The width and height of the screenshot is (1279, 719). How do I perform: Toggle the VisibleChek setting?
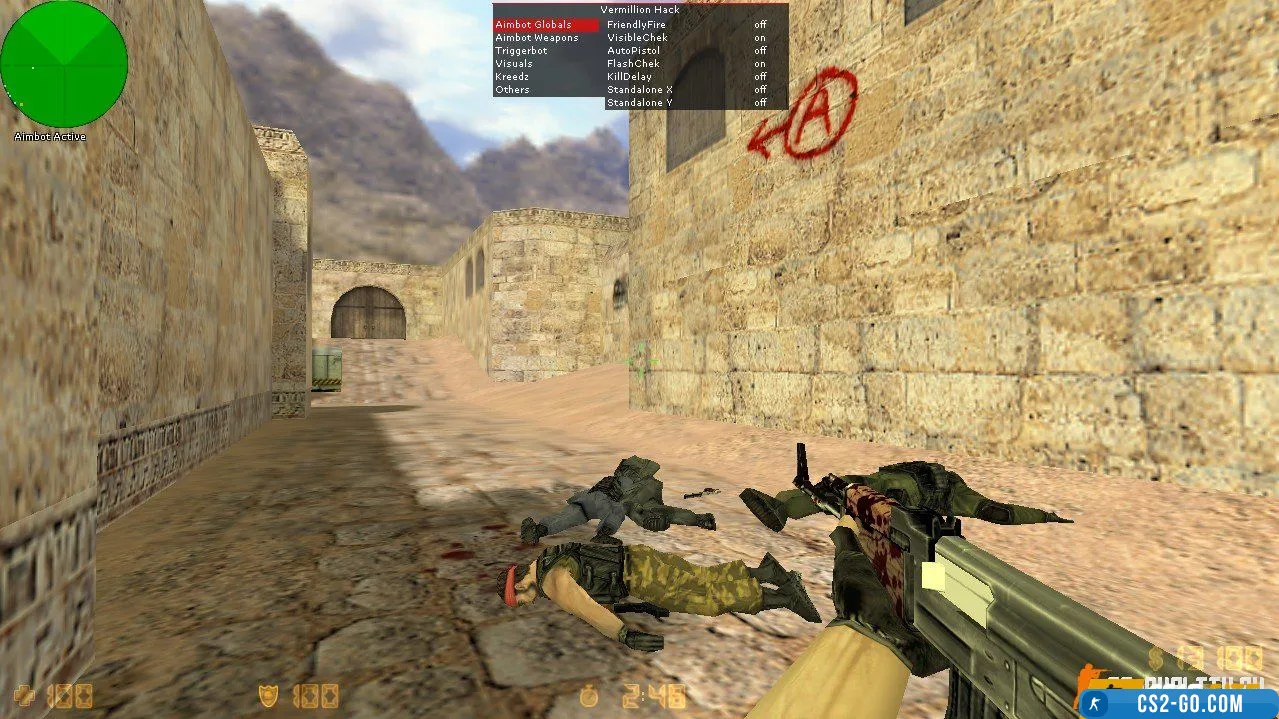point(637,38)
